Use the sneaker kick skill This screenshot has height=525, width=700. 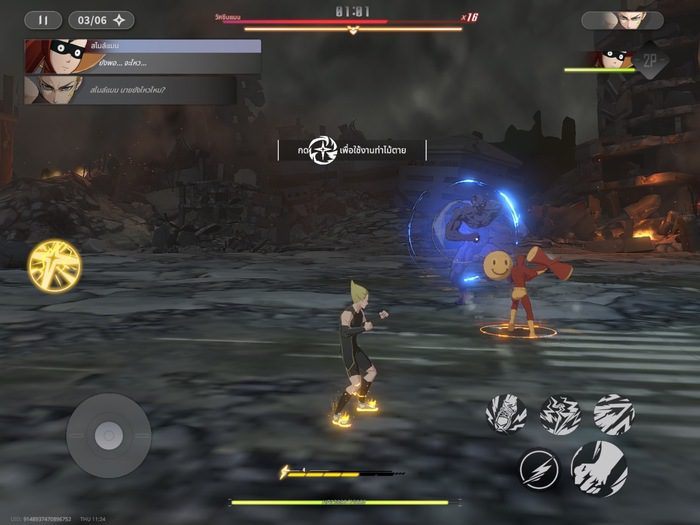click(x=507, y=414)
